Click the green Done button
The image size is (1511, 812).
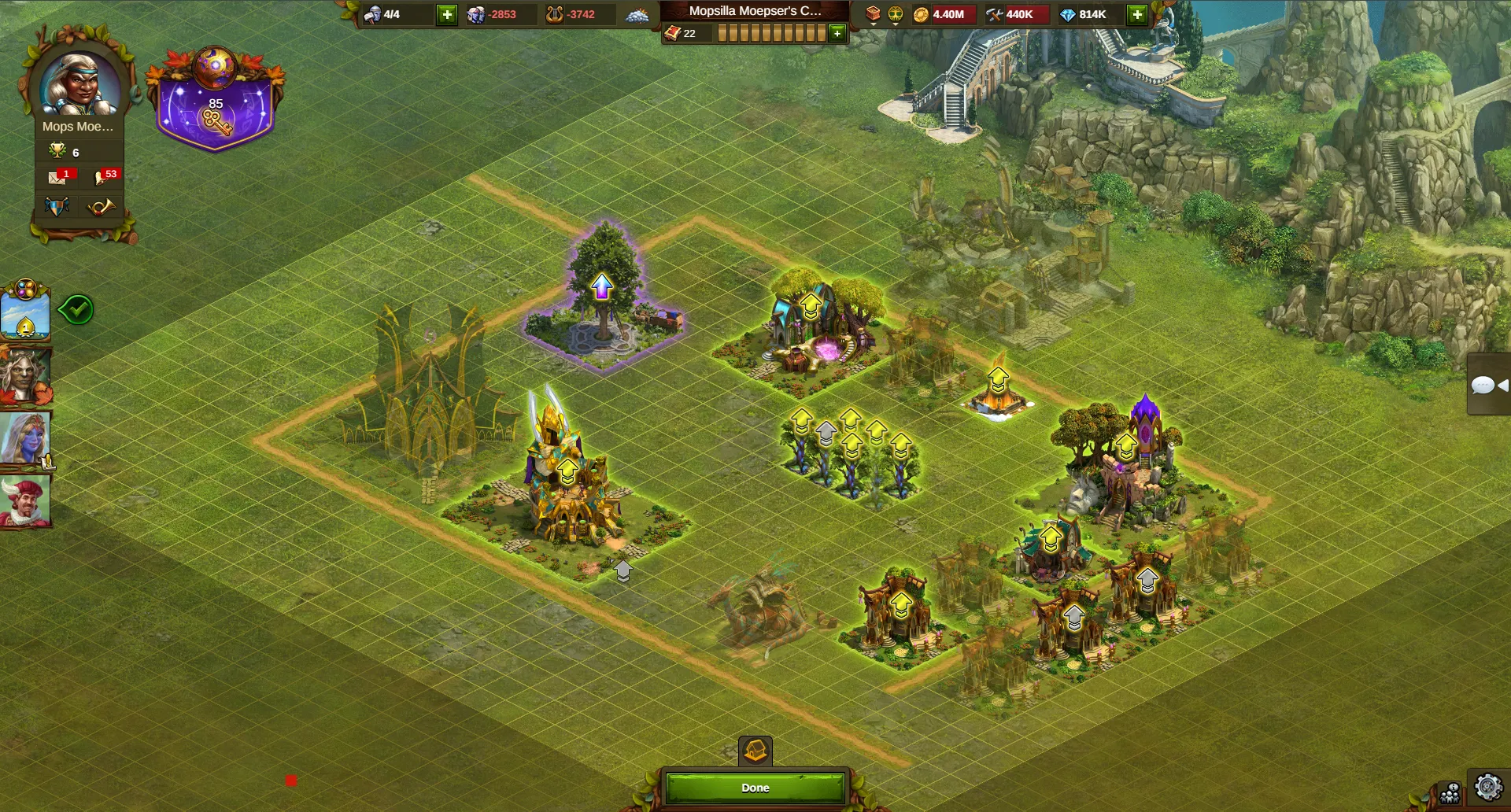pos(755,788)
